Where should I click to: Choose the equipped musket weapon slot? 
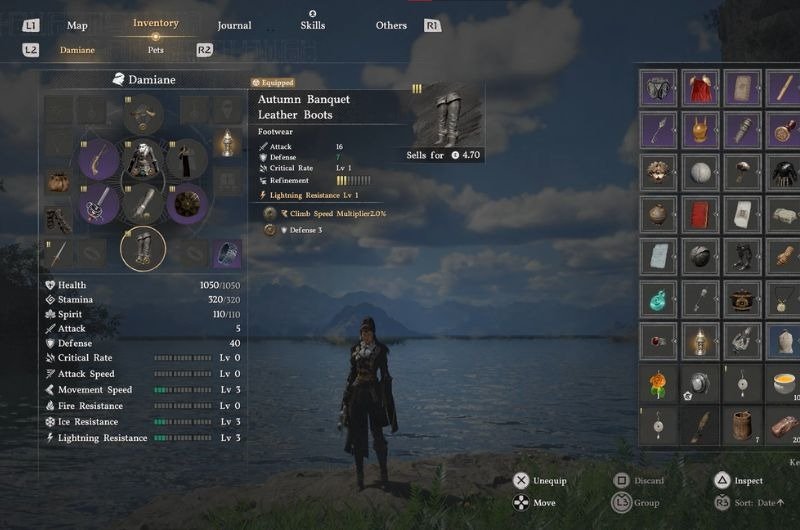99,160
